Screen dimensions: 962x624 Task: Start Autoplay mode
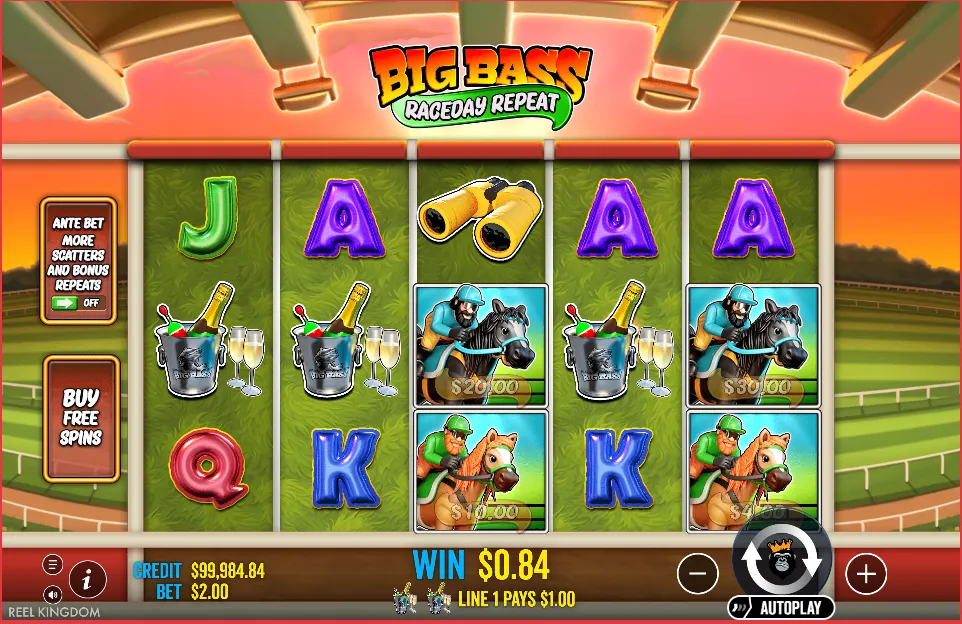pyautogui.click(x=781, y=607)
